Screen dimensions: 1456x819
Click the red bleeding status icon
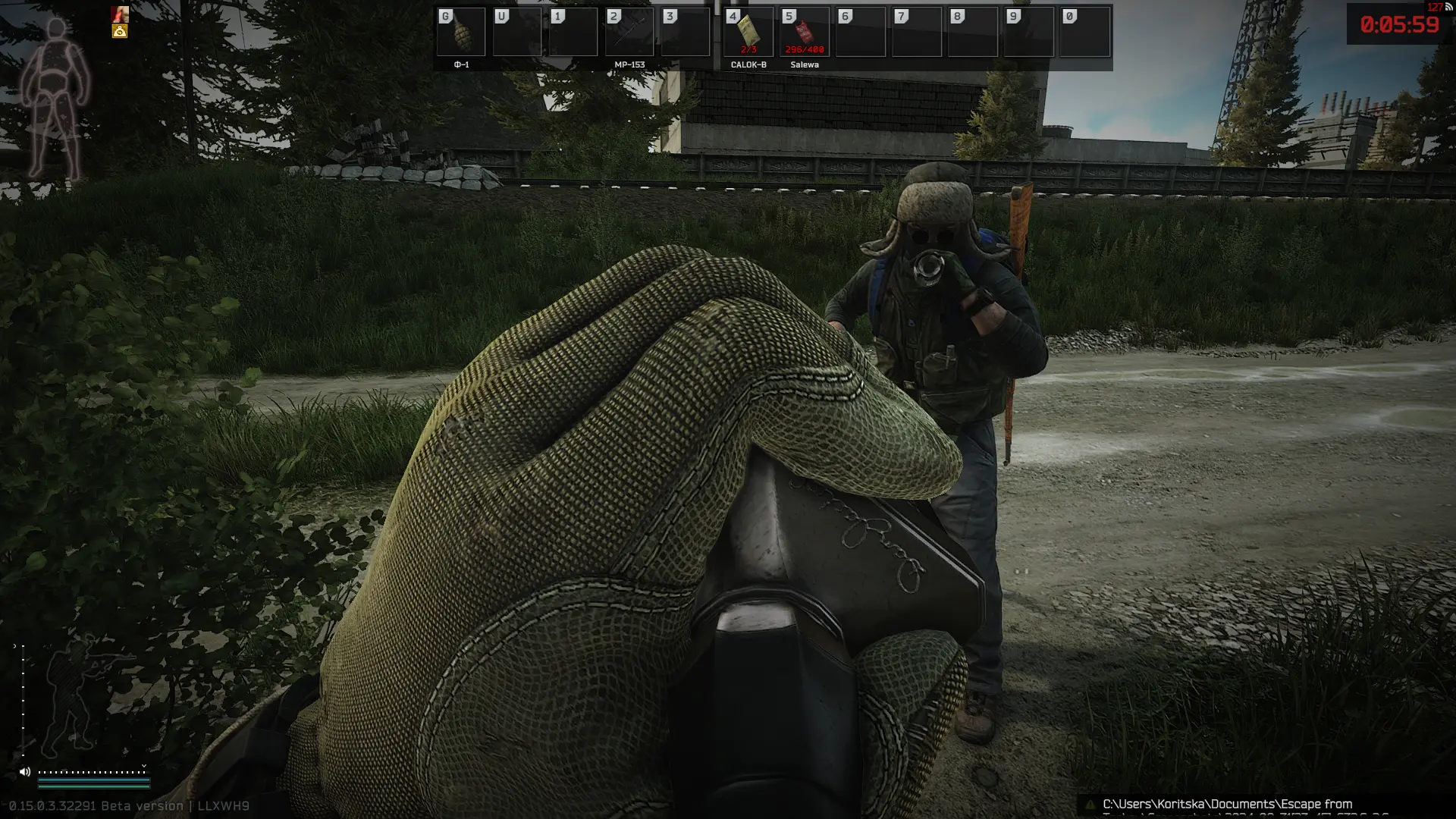[x=120, y=14]
